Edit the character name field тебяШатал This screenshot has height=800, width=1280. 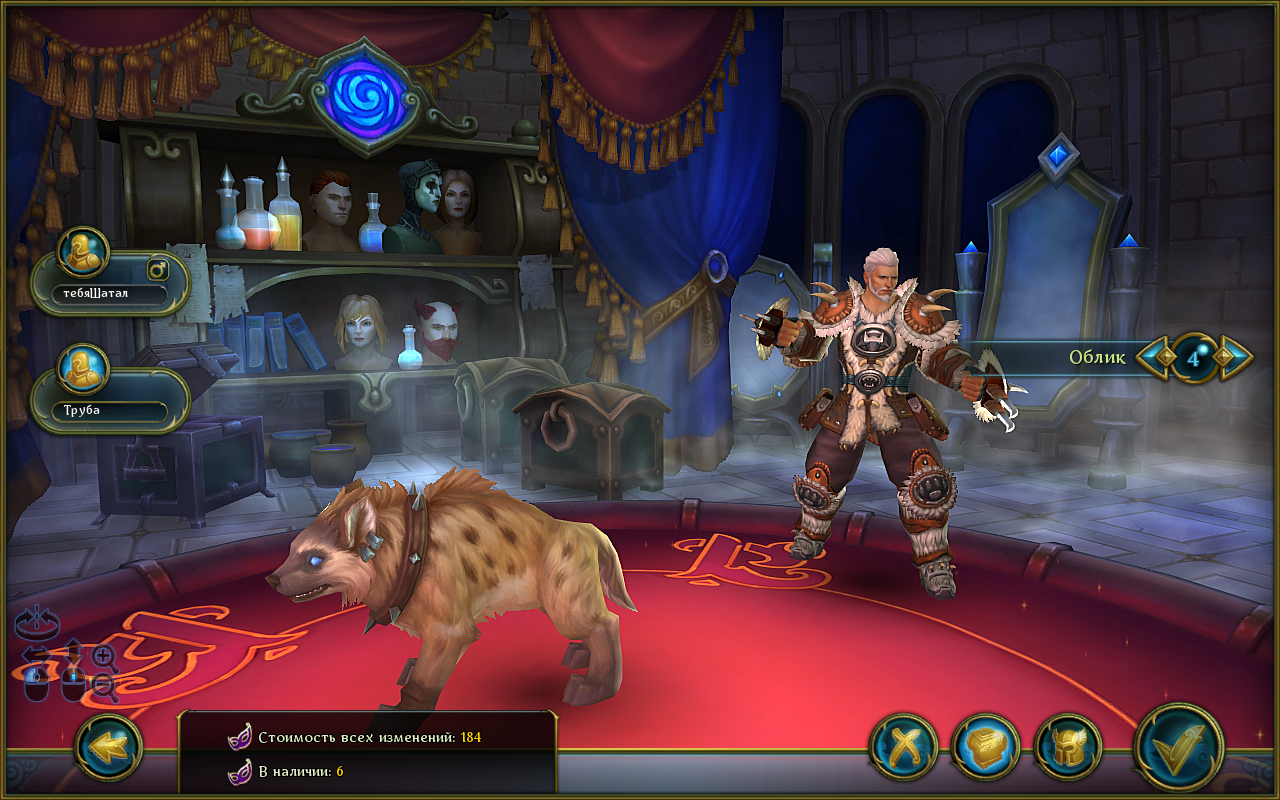click(x=110, y=294)
